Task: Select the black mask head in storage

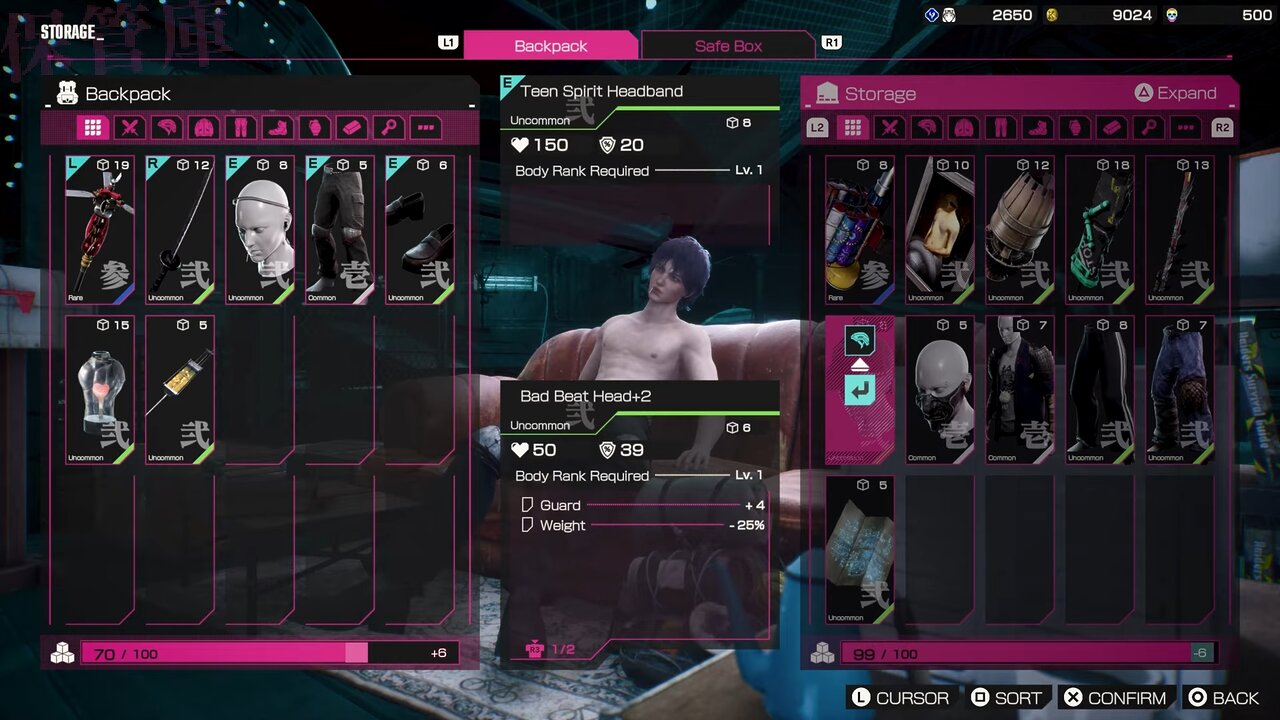Action: click(x=940, y=390)
